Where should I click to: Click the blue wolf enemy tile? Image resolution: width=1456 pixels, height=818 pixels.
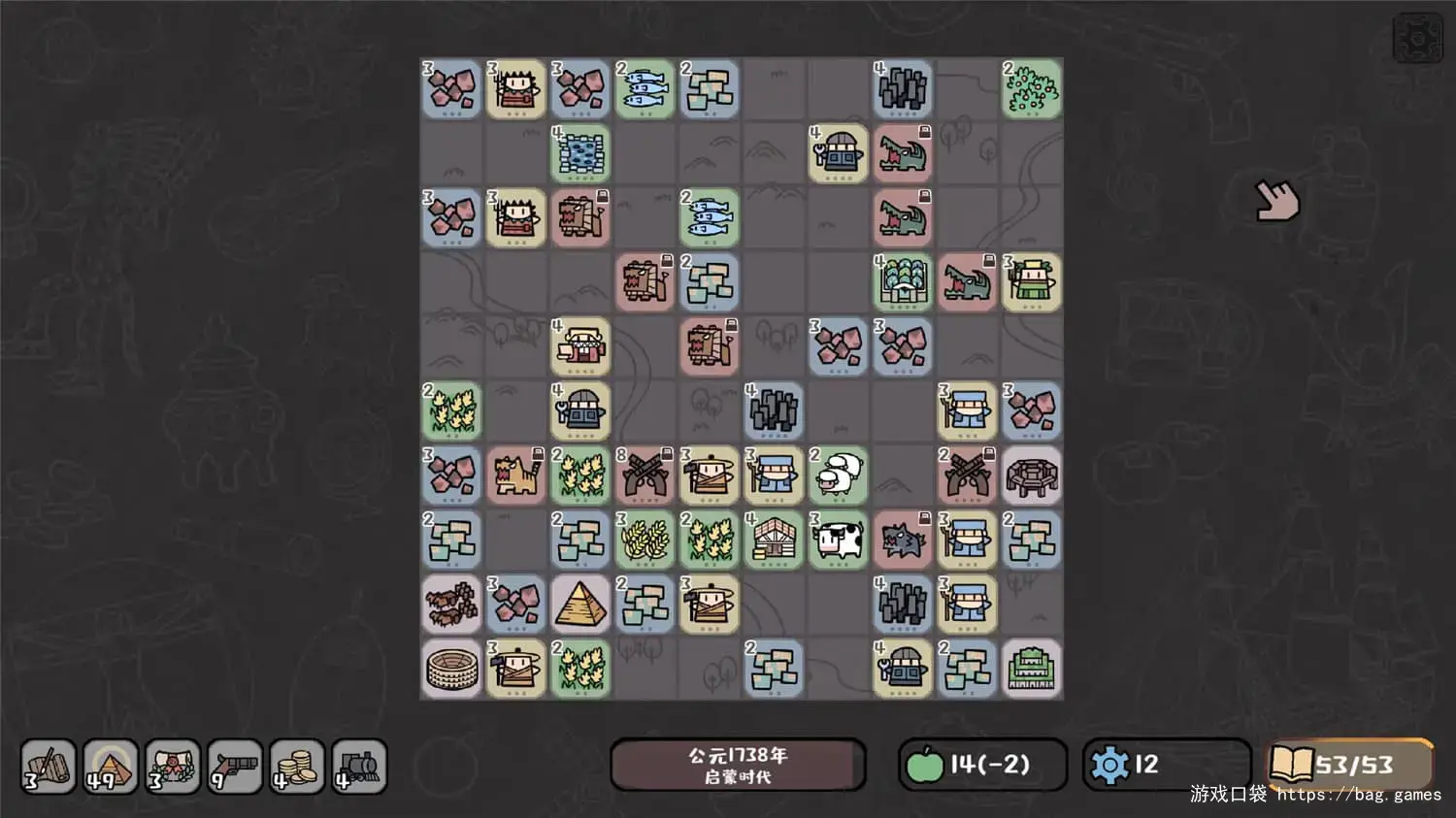903,540
